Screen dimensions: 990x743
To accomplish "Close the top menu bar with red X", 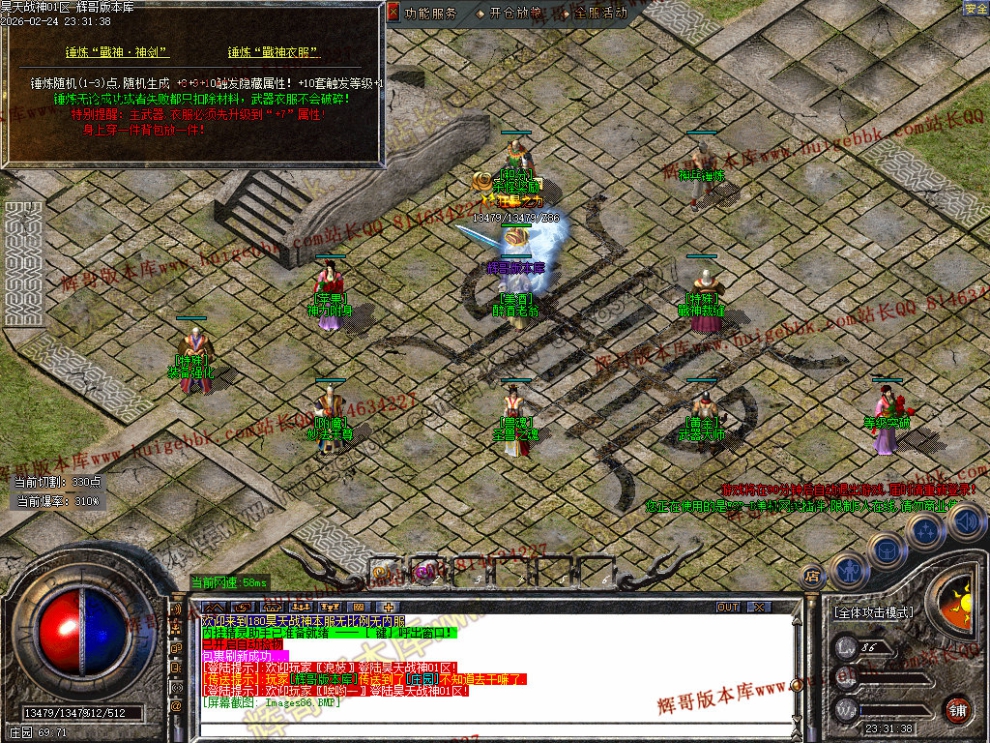I will [x=393, y=13].
